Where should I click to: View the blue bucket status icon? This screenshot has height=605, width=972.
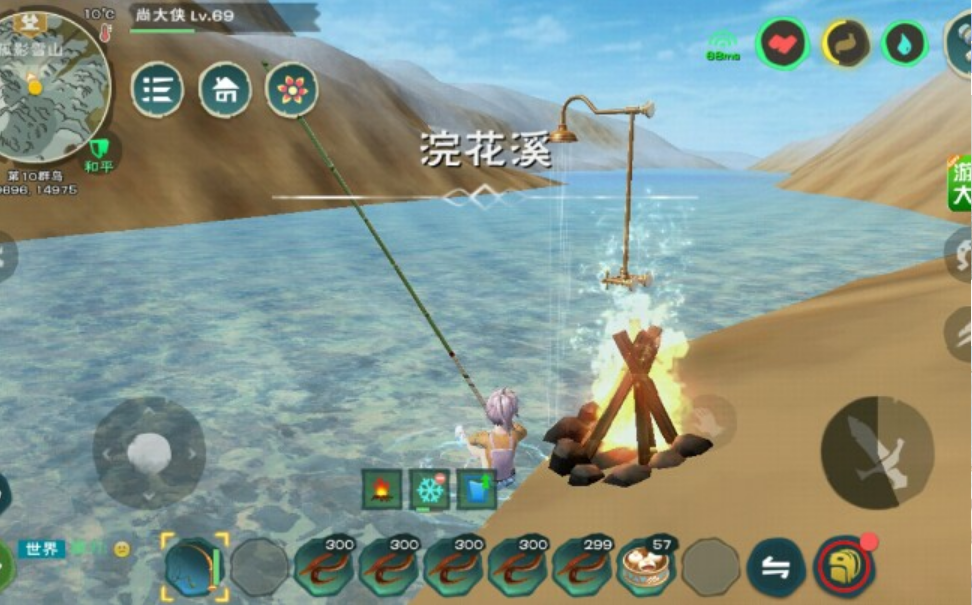tap(477, 489)
